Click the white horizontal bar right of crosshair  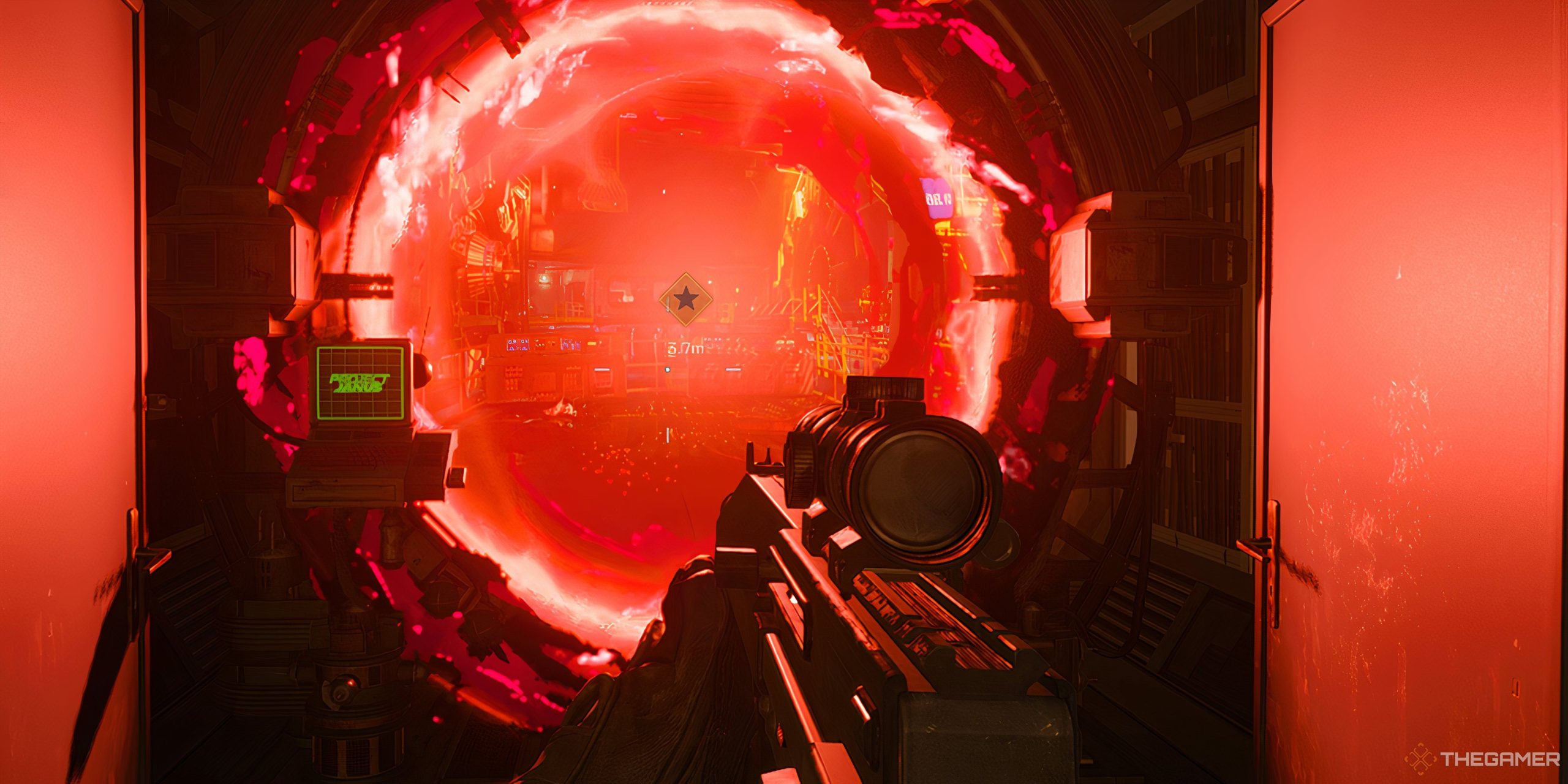733,370
